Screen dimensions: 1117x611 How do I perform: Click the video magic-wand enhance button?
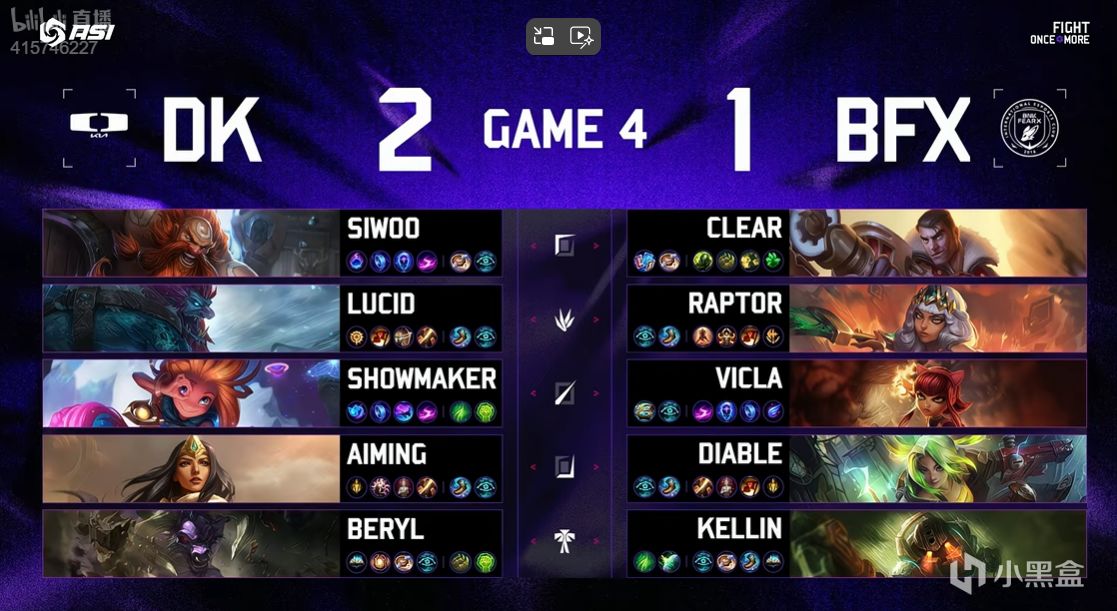[x=582, y=37]
